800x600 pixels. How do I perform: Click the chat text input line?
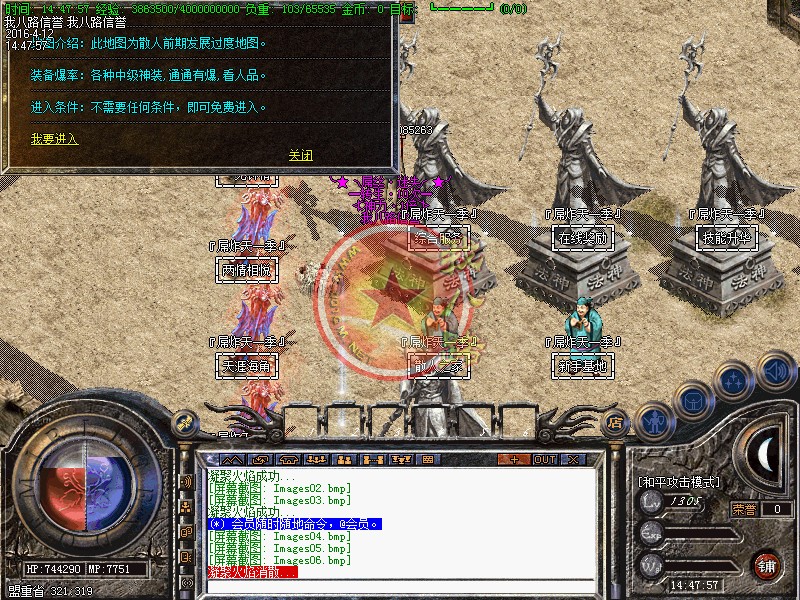tap(400, 585)
